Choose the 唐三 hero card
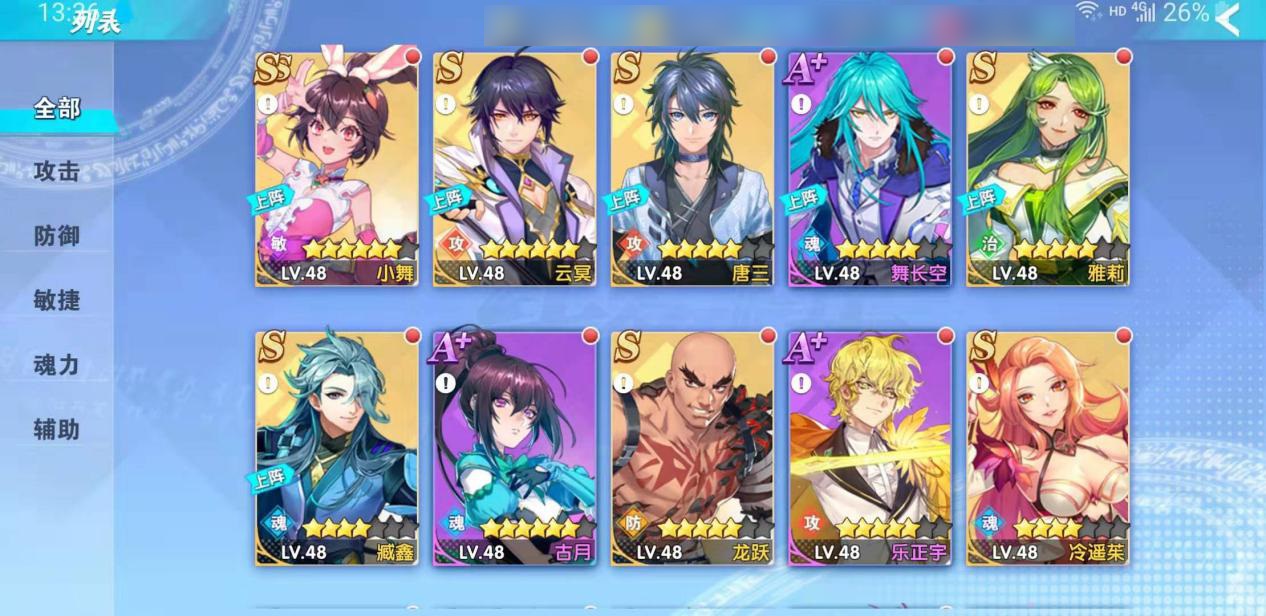1266x616 pixels. pyautogui.click(x=693, y=168)
